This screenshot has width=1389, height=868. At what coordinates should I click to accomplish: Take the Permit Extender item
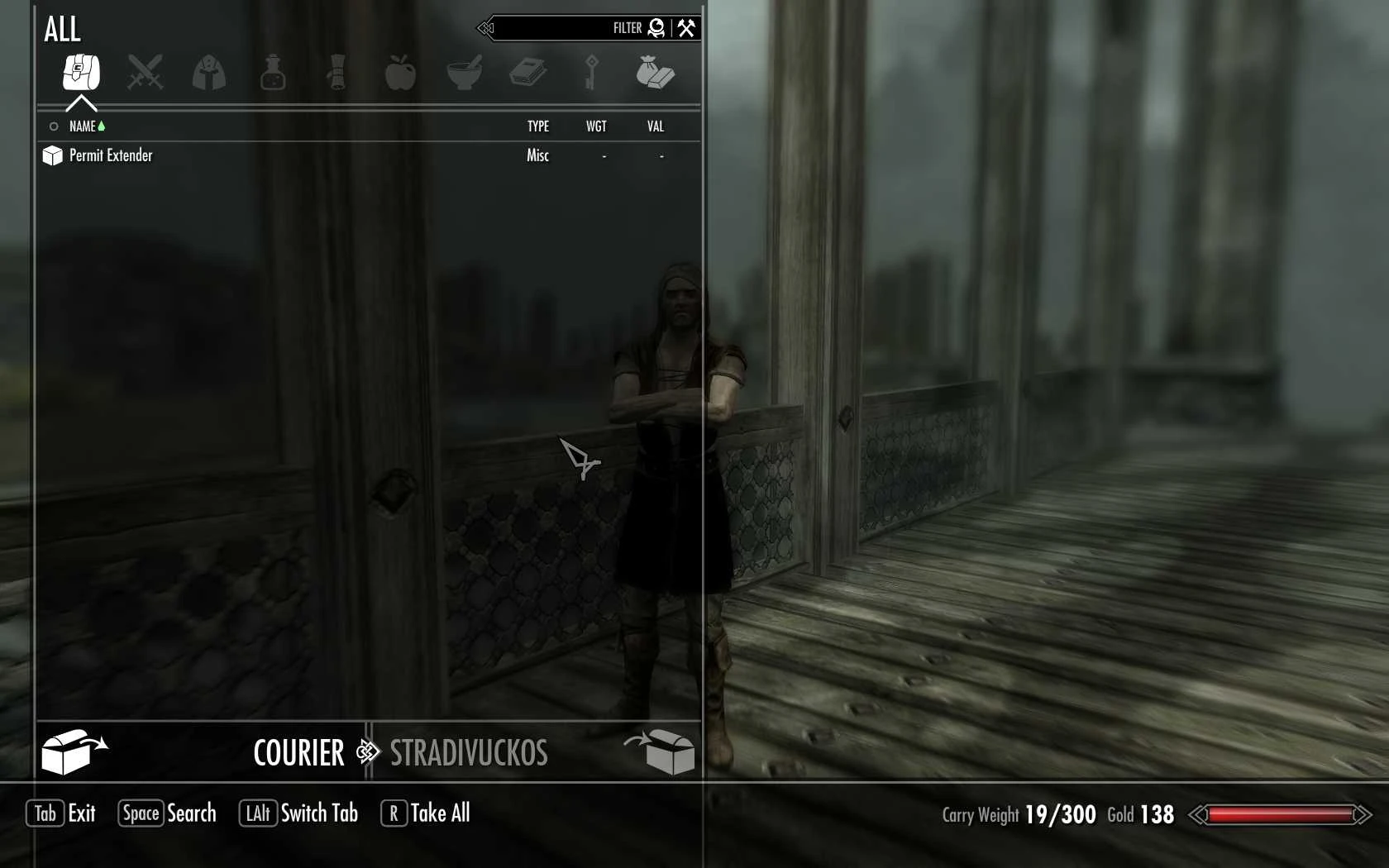(111, 155)
